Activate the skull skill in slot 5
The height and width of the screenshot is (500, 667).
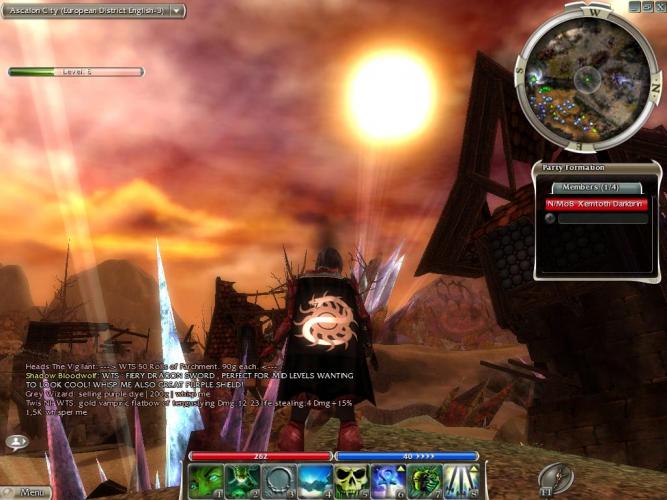[x=351, y=481]
